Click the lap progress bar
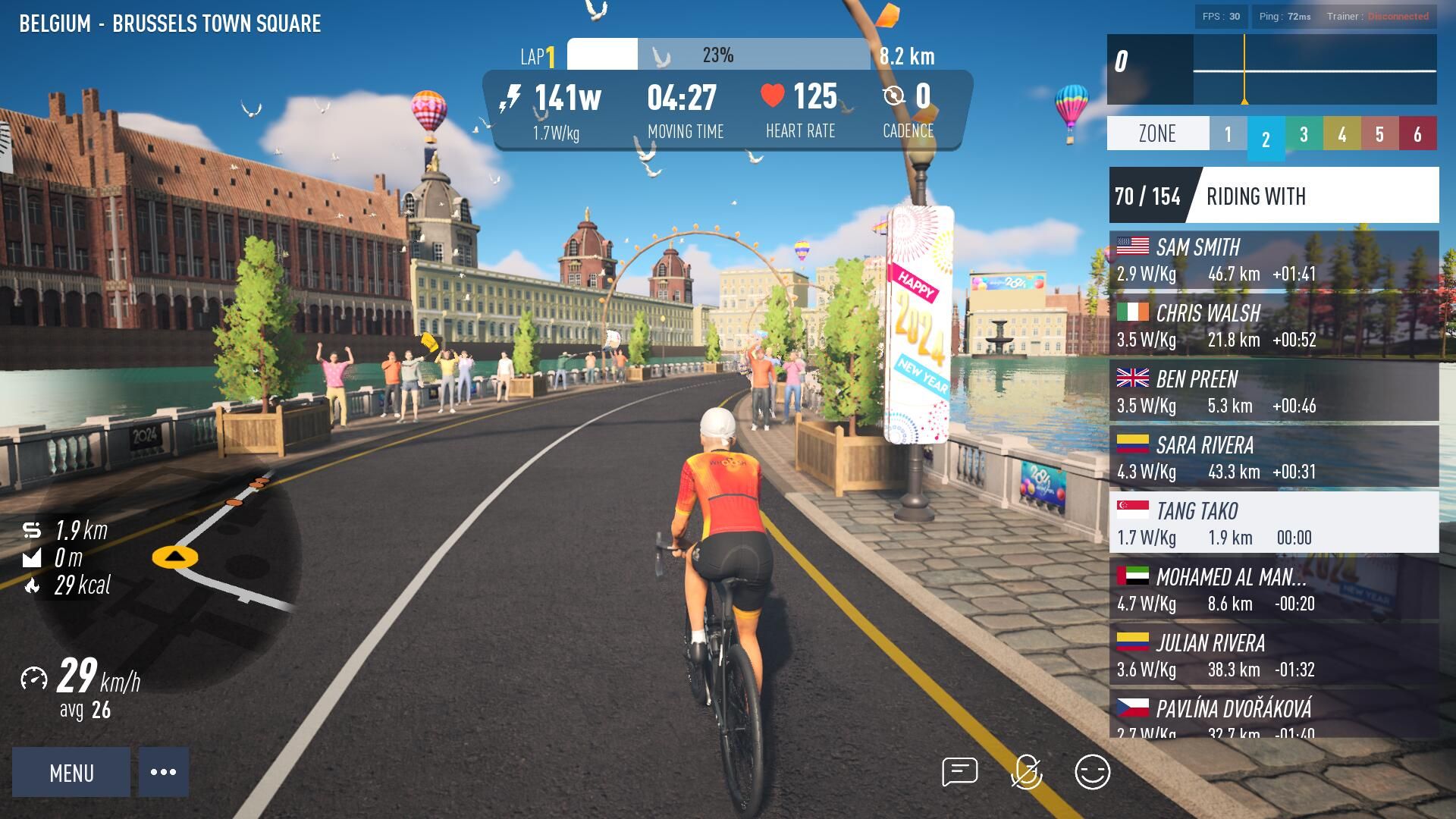Screen dimensions: 1456x819 point(718,55)
